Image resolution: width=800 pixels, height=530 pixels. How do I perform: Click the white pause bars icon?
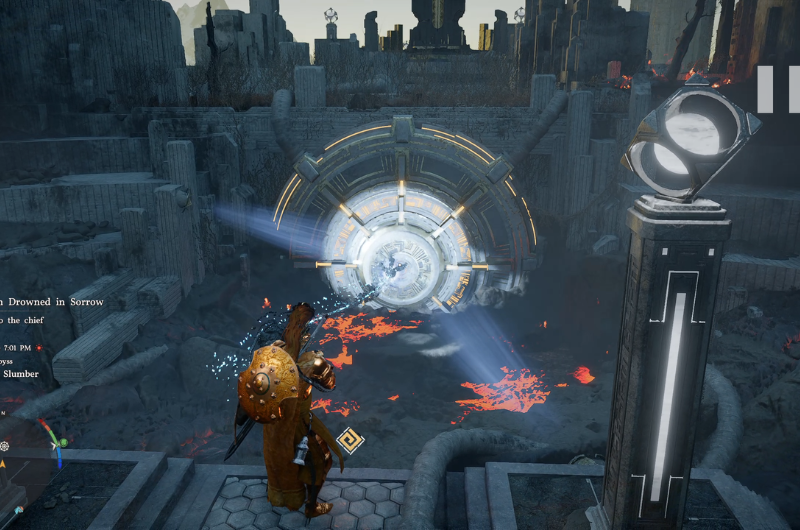[x=777, y=89]
